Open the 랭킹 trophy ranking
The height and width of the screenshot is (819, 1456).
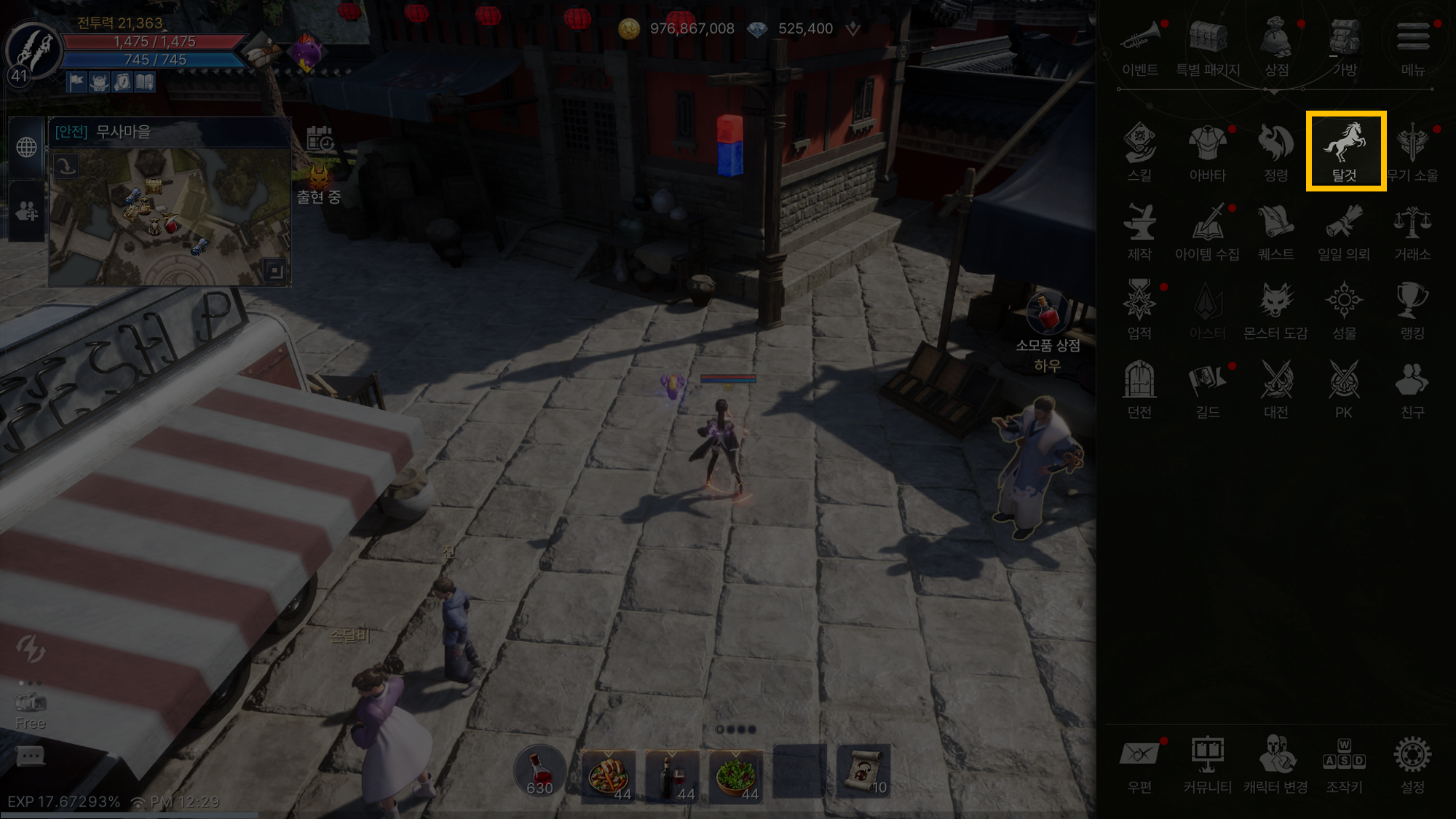click(x=1412, y=309)
